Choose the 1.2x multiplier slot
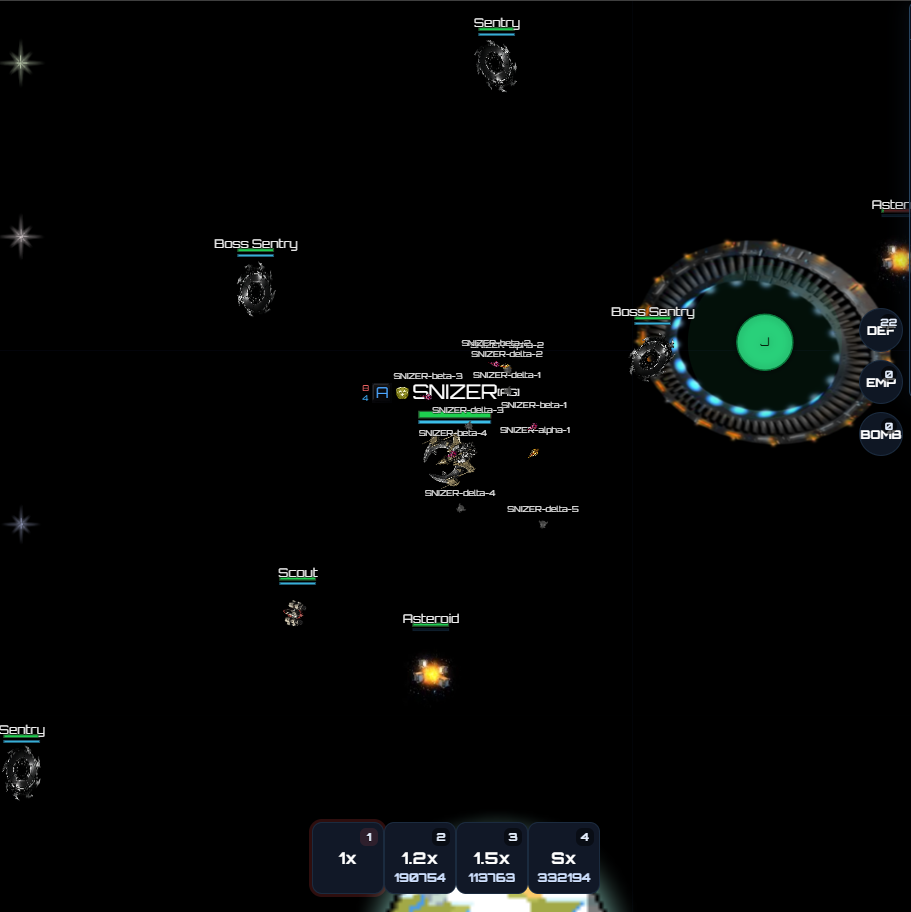 click(420, 858)
